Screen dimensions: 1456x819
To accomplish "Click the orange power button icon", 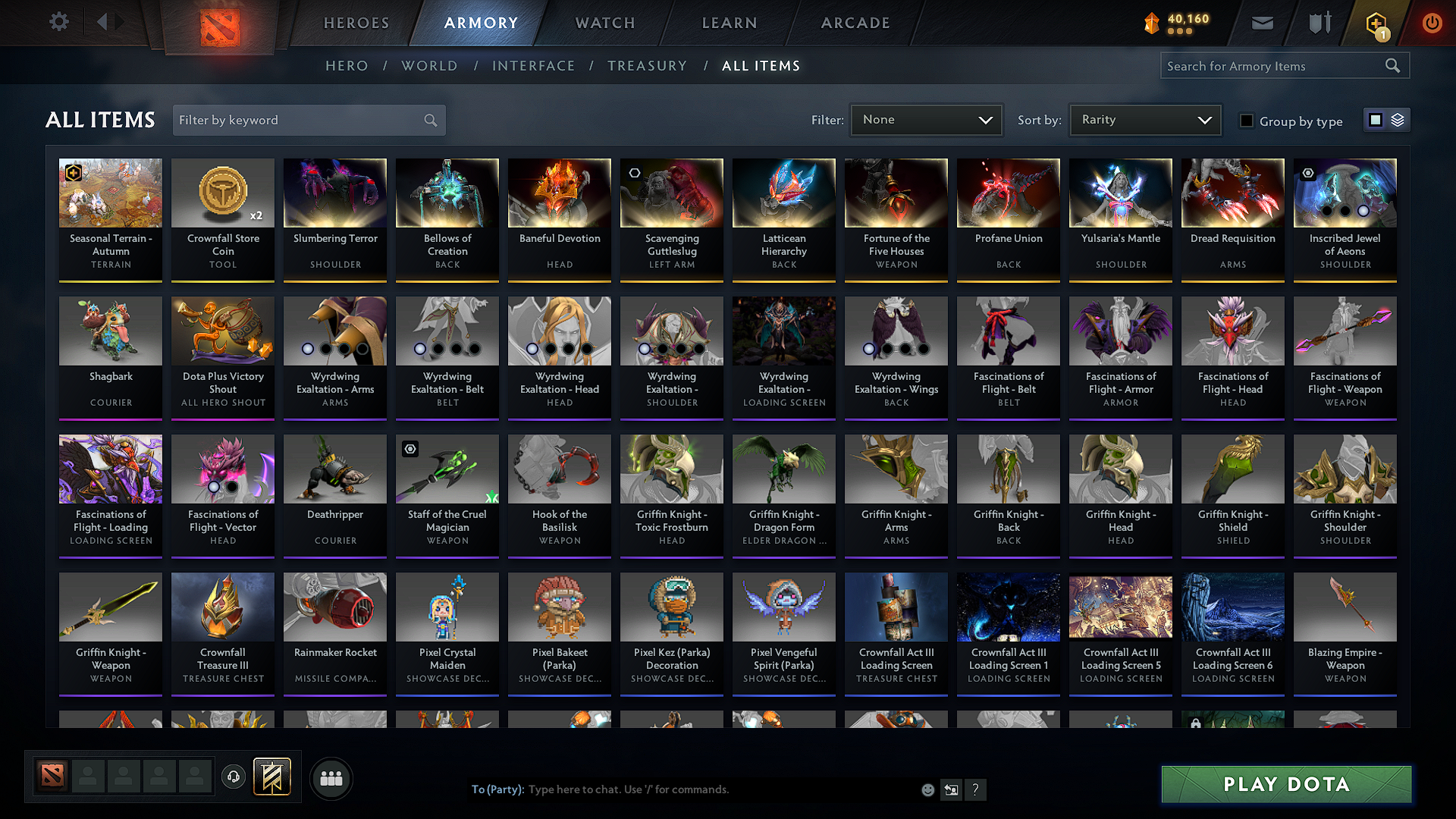I will click(1432, 23).
